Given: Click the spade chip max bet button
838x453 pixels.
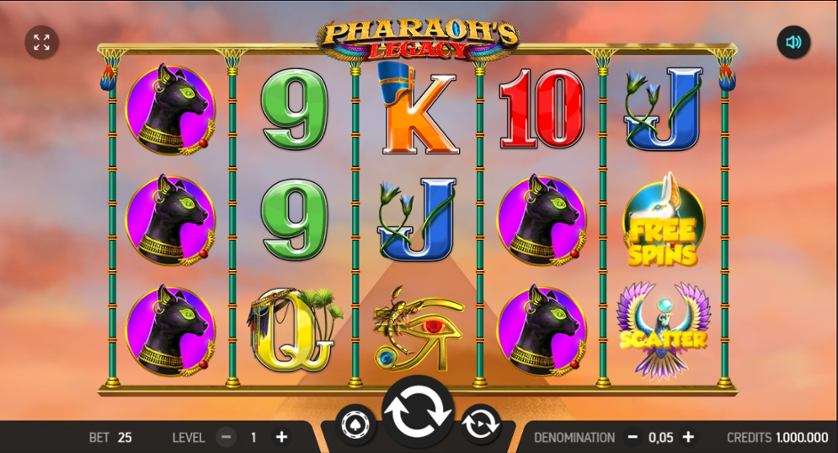Looking at the screenshot, I should click(x=357, y=422).
